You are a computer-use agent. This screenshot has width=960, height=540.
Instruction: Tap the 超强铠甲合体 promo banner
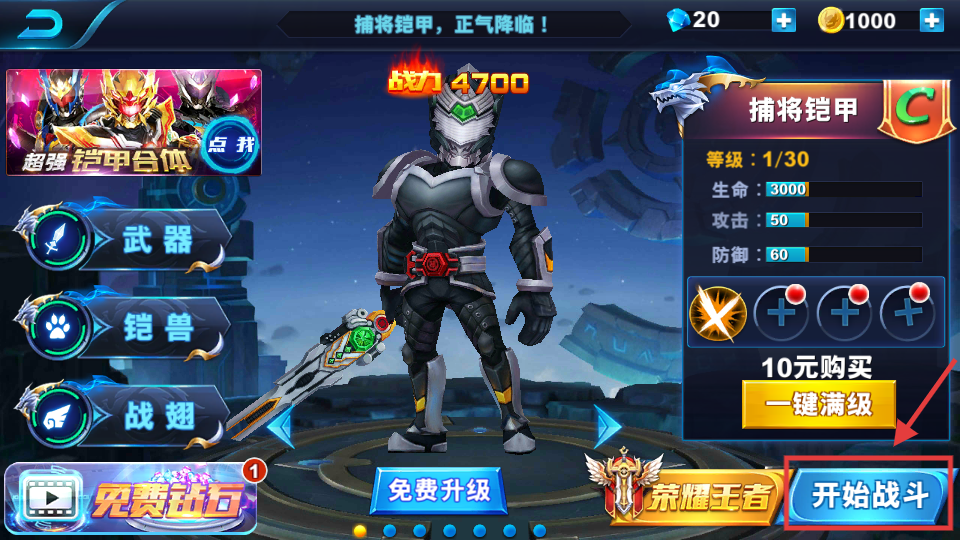(133, 123)
